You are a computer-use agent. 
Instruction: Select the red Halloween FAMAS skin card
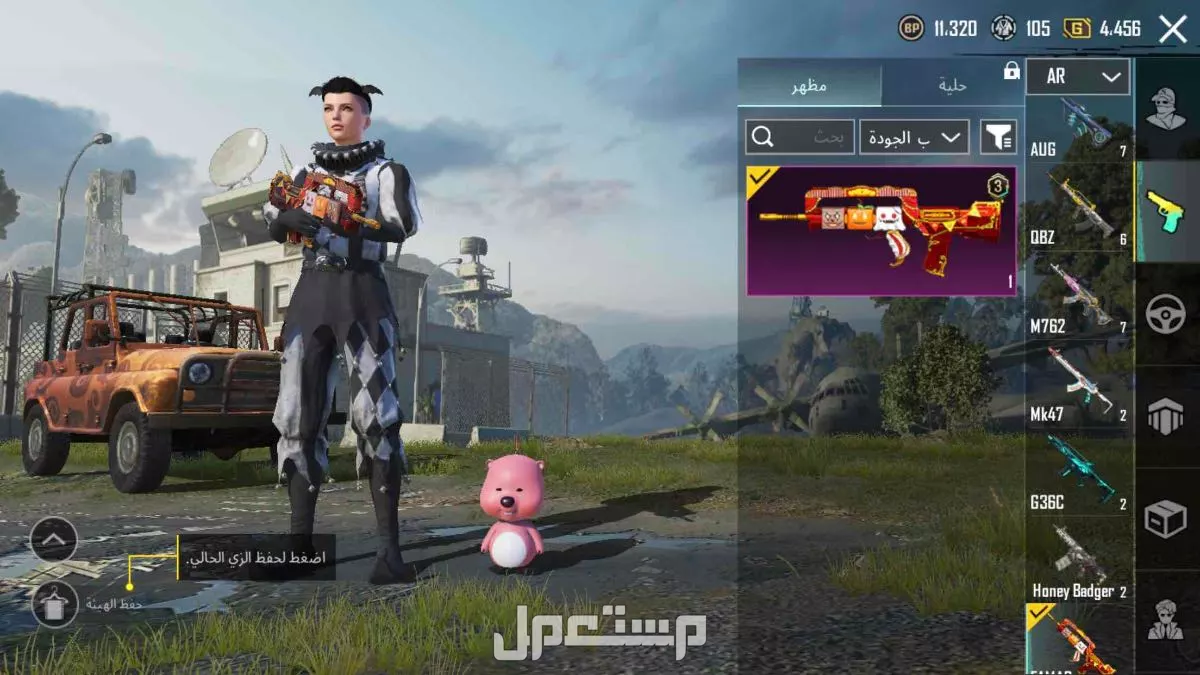(881, 231)
